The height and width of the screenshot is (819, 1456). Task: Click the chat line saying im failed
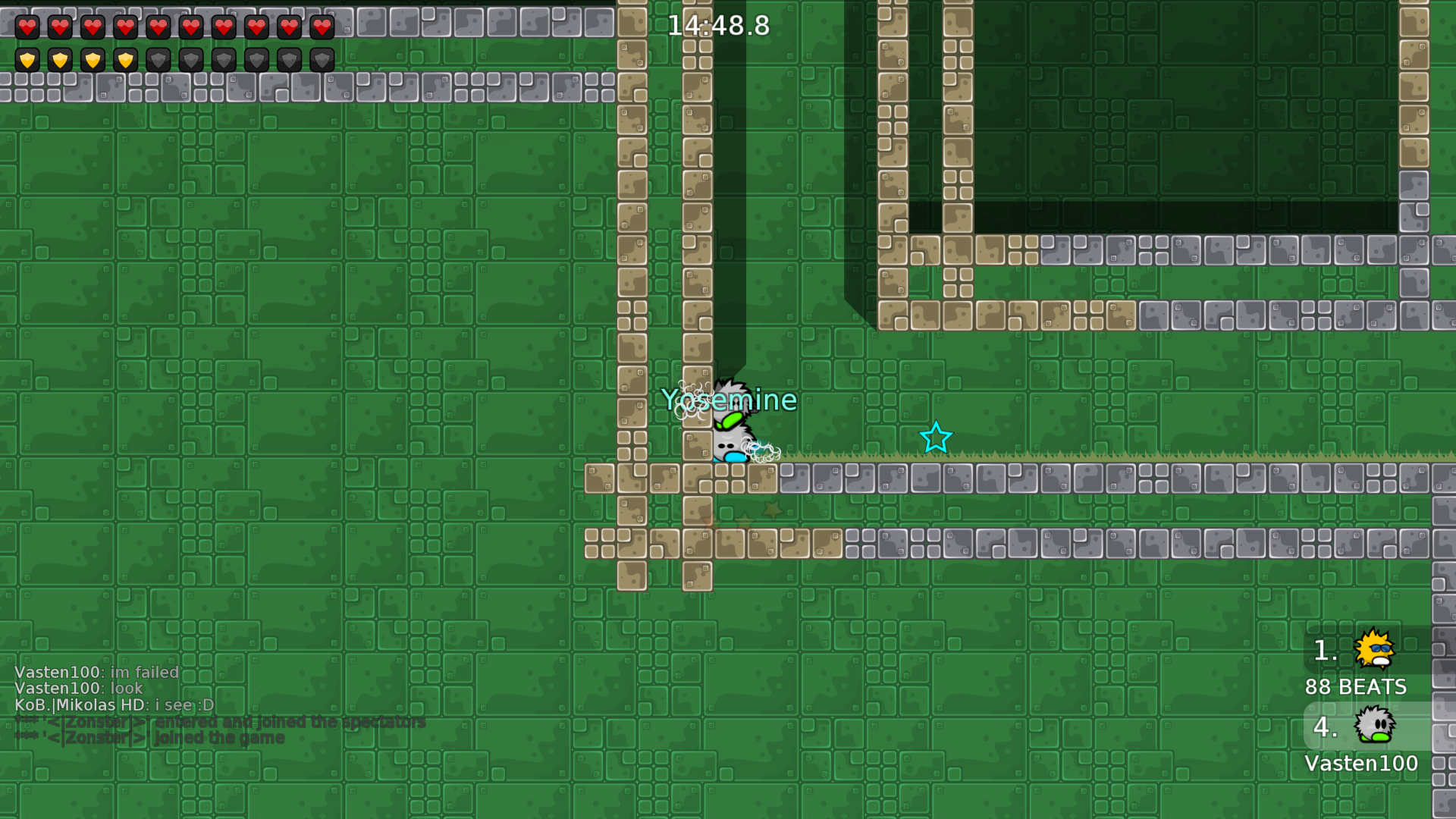click(x=96, y=672)
